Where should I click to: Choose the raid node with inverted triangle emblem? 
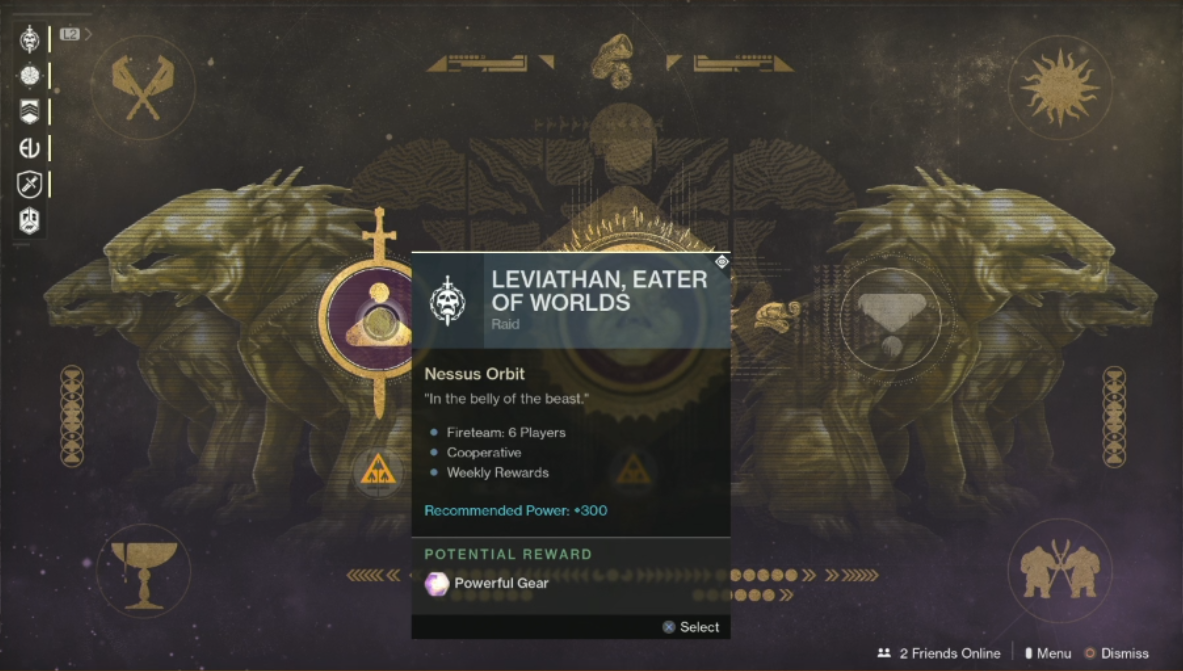point(890,319)
